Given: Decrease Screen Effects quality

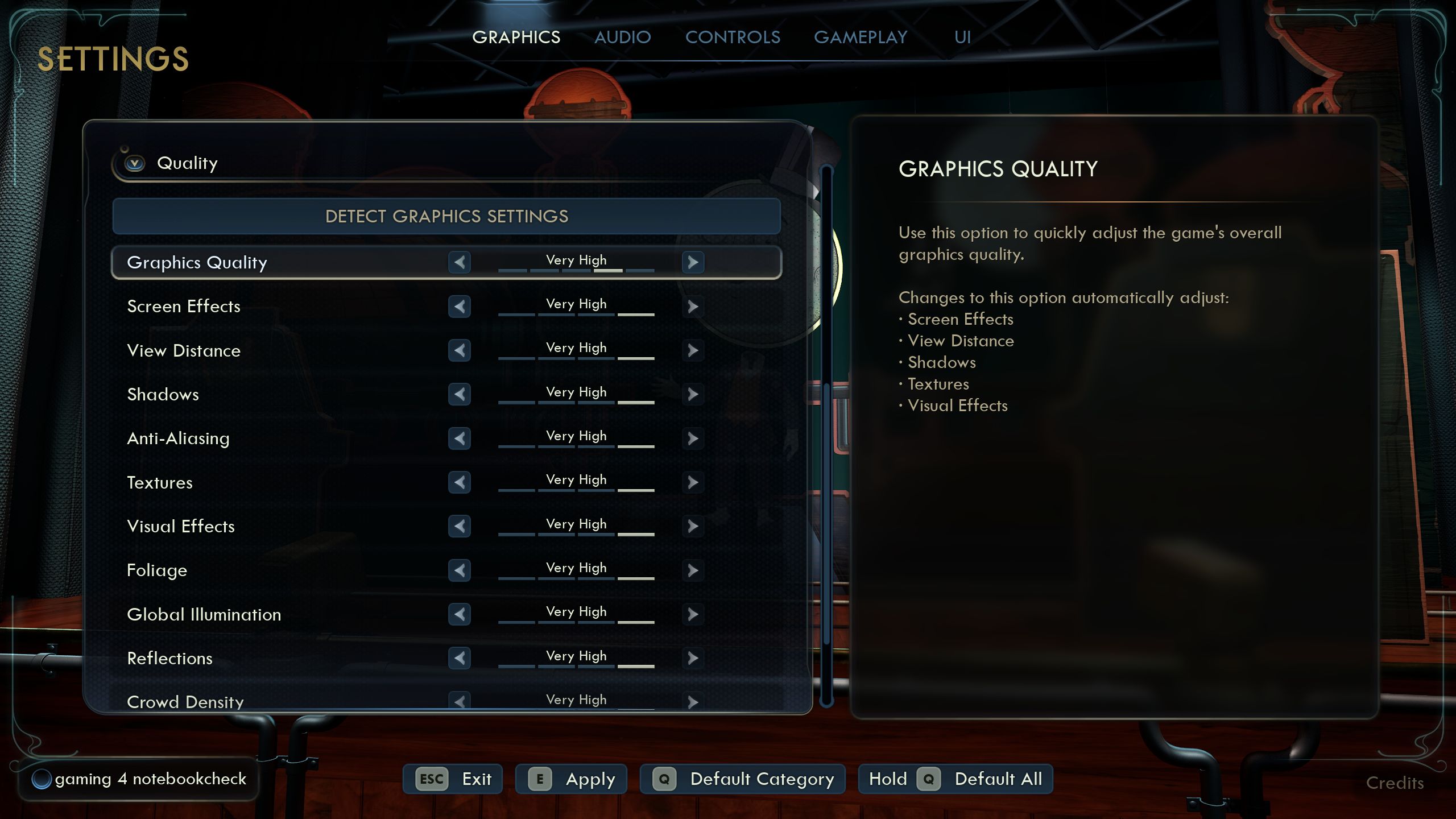Looking at the screenshot, I should pyautogui.click(x=460, y=307).
